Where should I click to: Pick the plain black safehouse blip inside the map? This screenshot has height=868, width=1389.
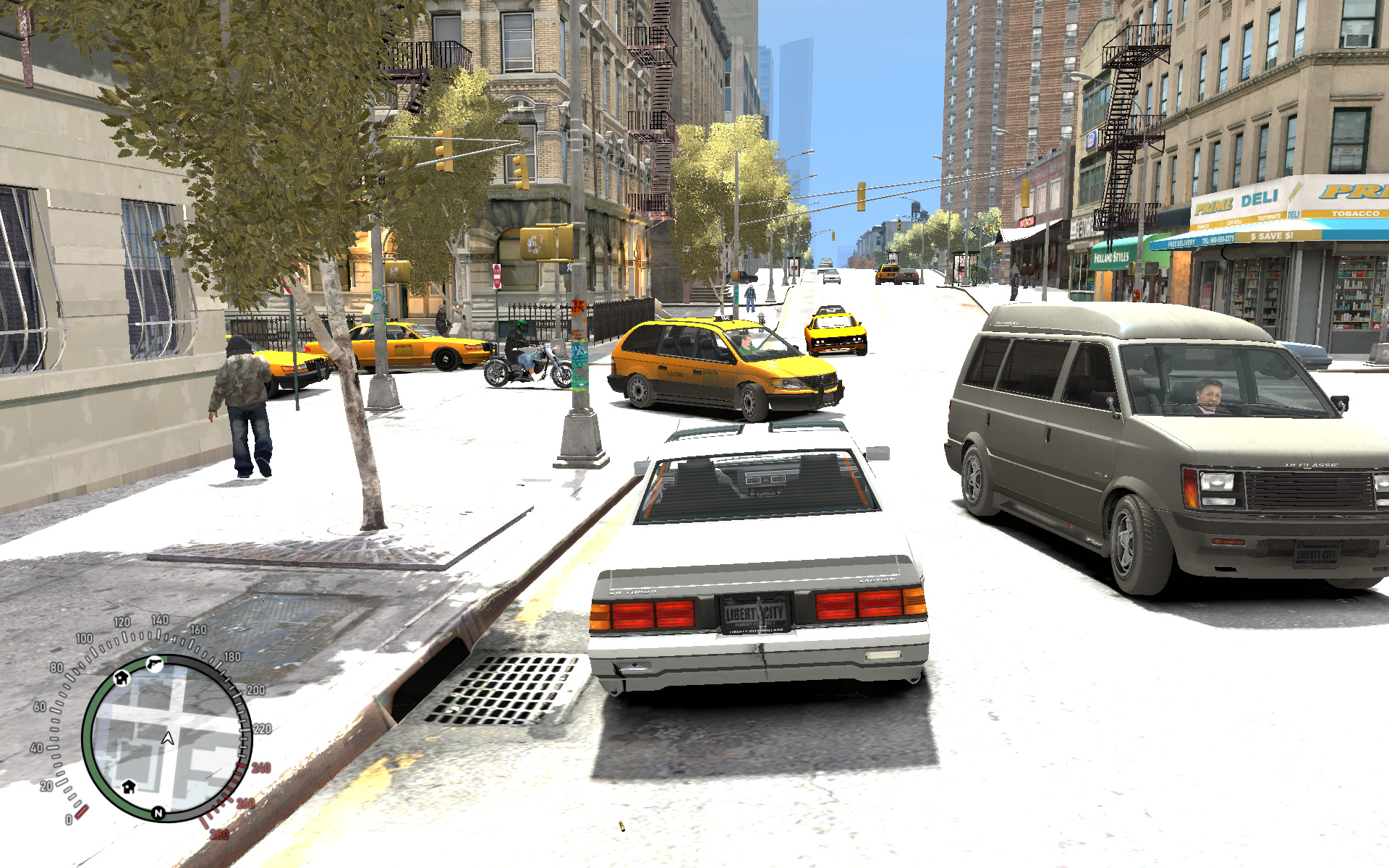tap(129, 786)
